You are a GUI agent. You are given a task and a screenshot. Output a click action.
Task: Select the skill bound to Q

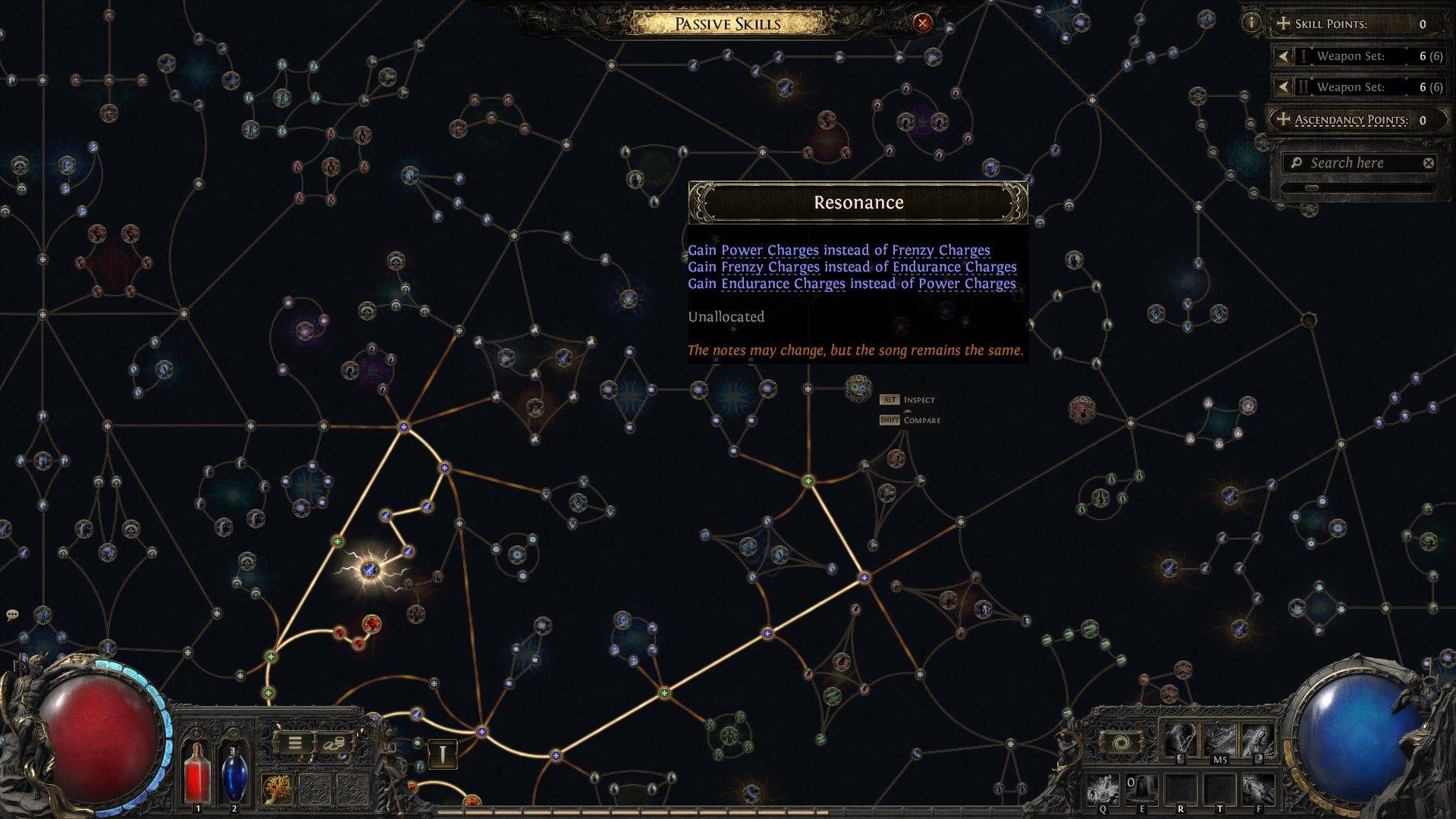[1103, 789]
